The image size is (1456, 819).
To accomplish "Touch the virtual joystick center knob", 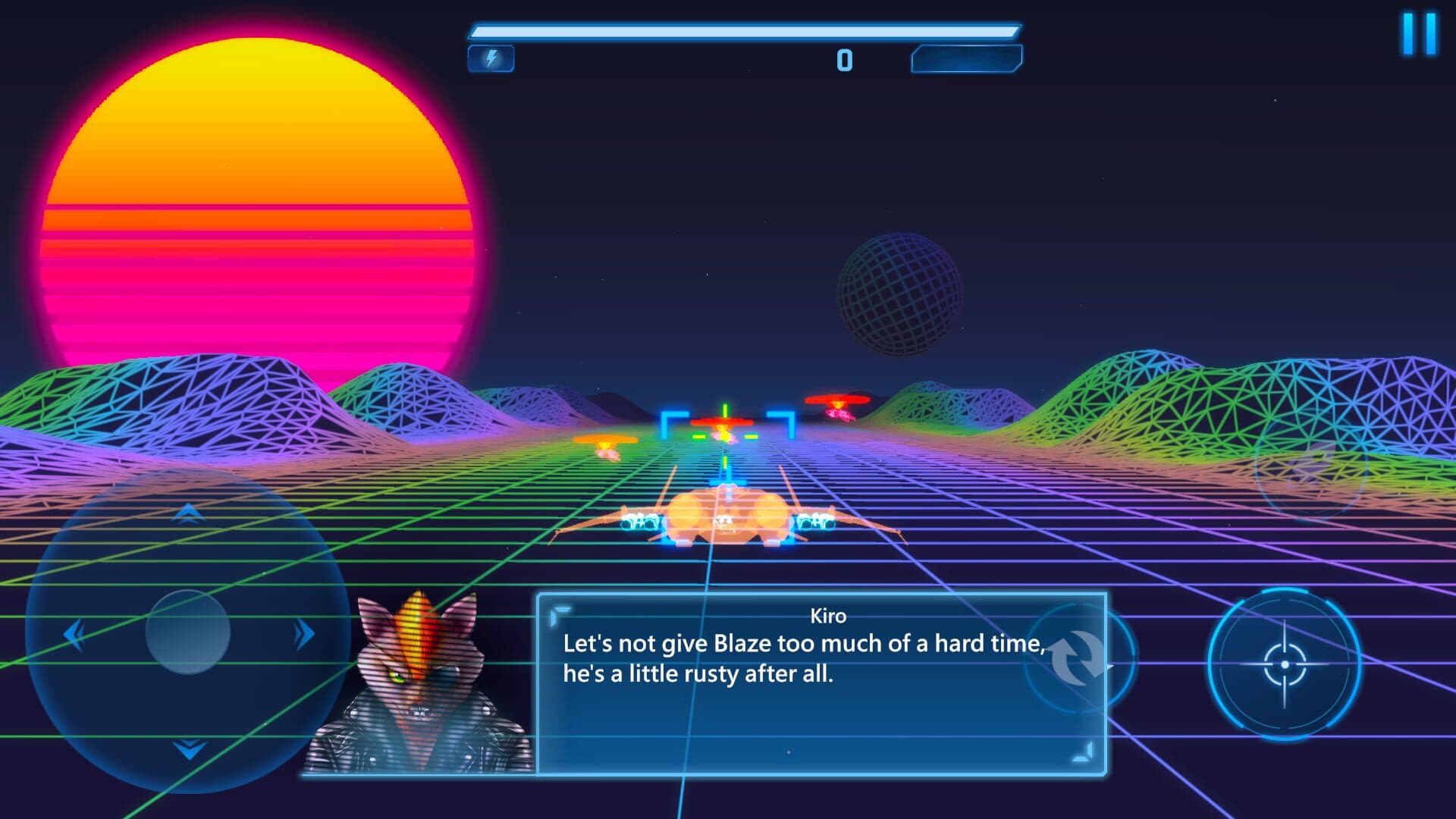I will tap(187, 632).
